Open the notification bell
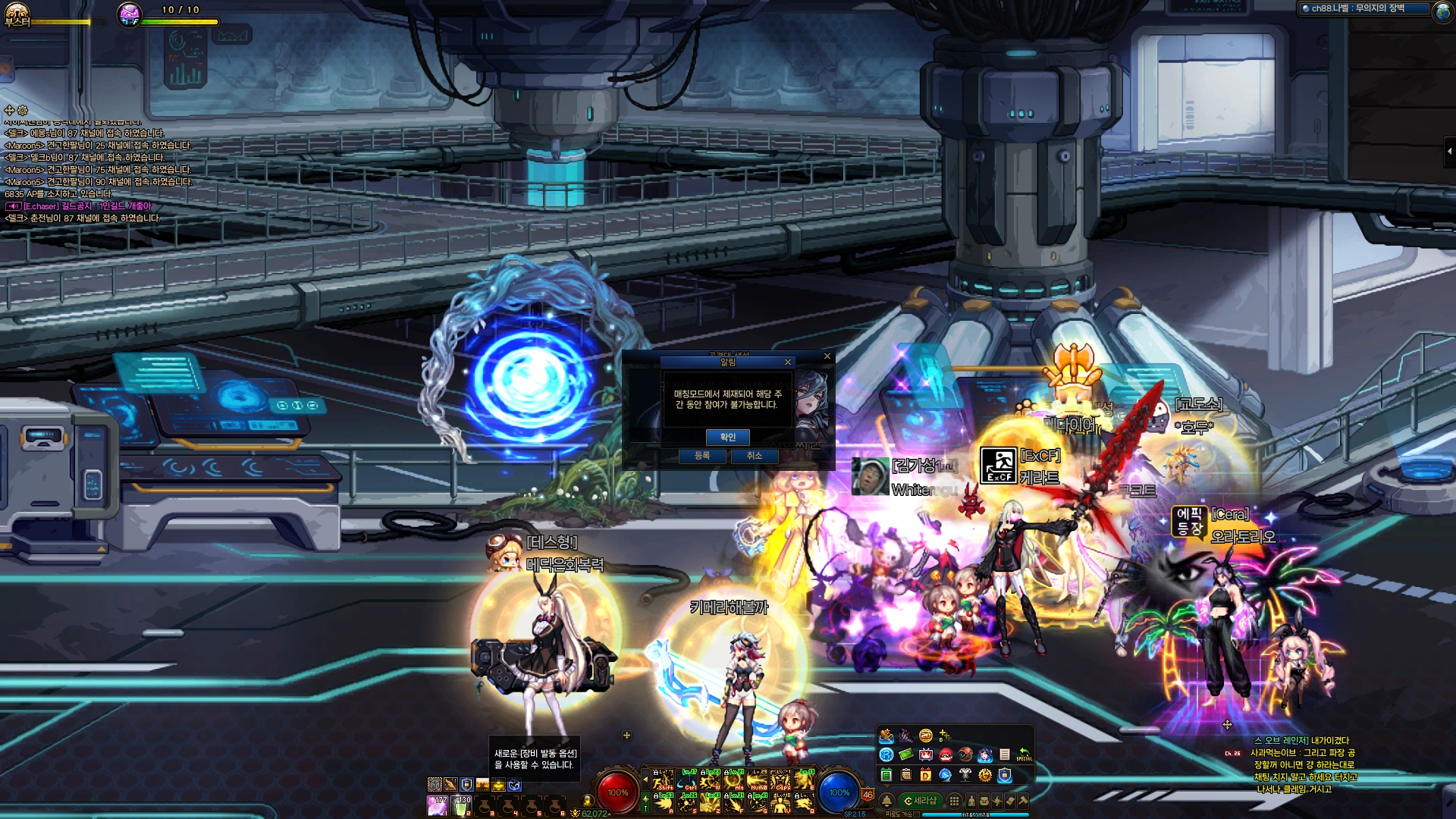1456x819 pixels. [886, 801]
